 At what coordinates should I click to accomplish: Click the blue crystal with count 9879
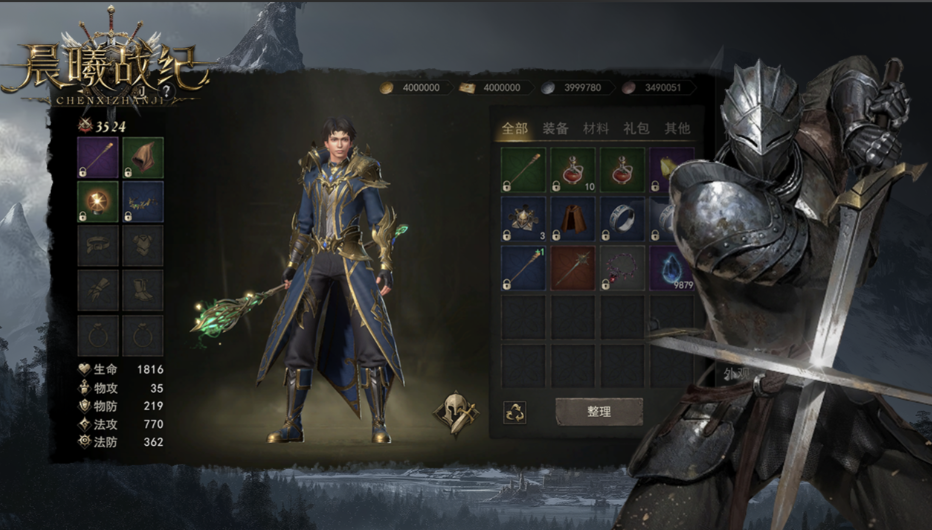[x=671, y=268]
